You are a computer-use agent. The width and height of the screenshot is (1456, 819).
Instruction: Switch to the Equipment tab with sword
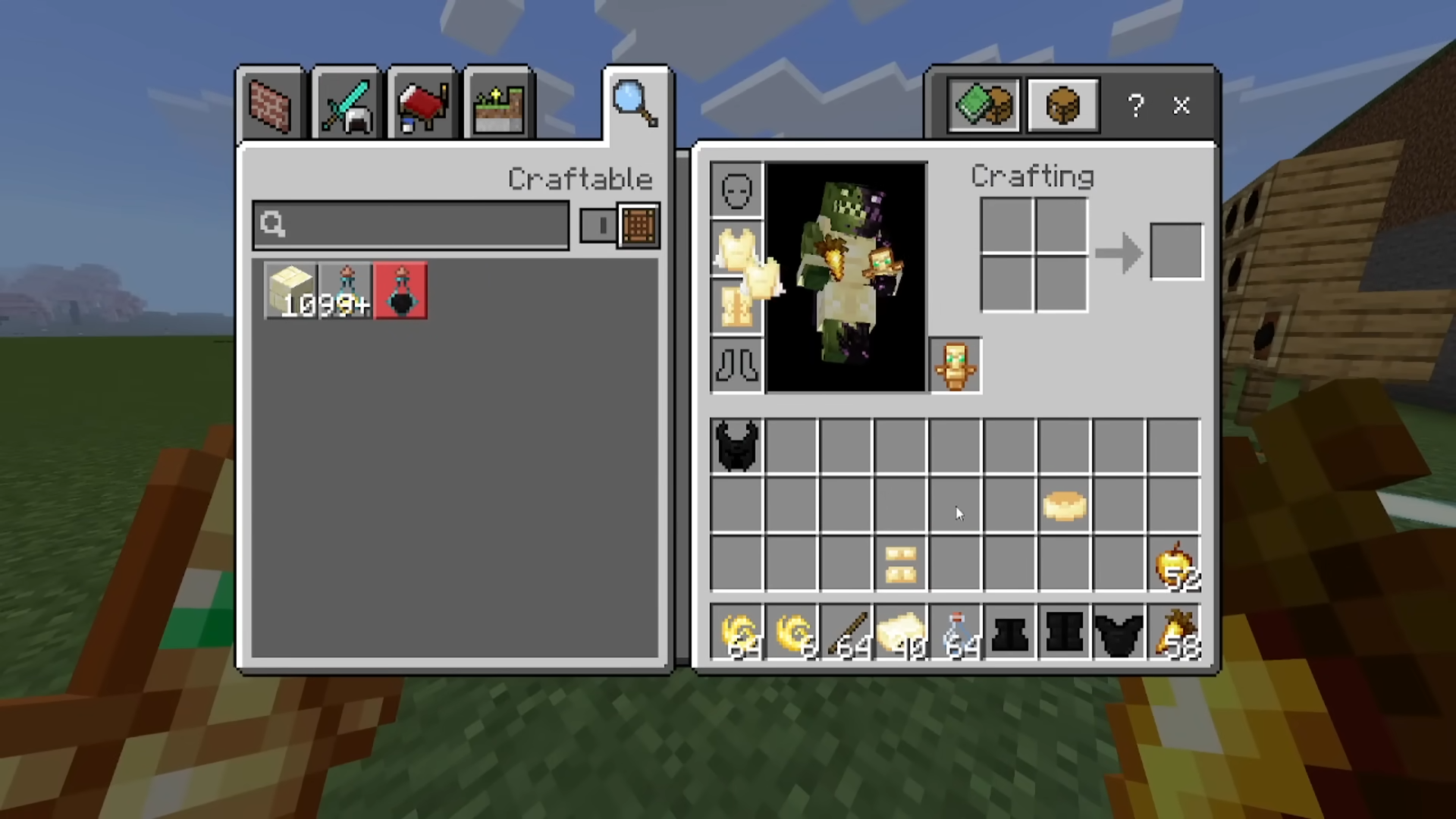click(x=346, y=105)
